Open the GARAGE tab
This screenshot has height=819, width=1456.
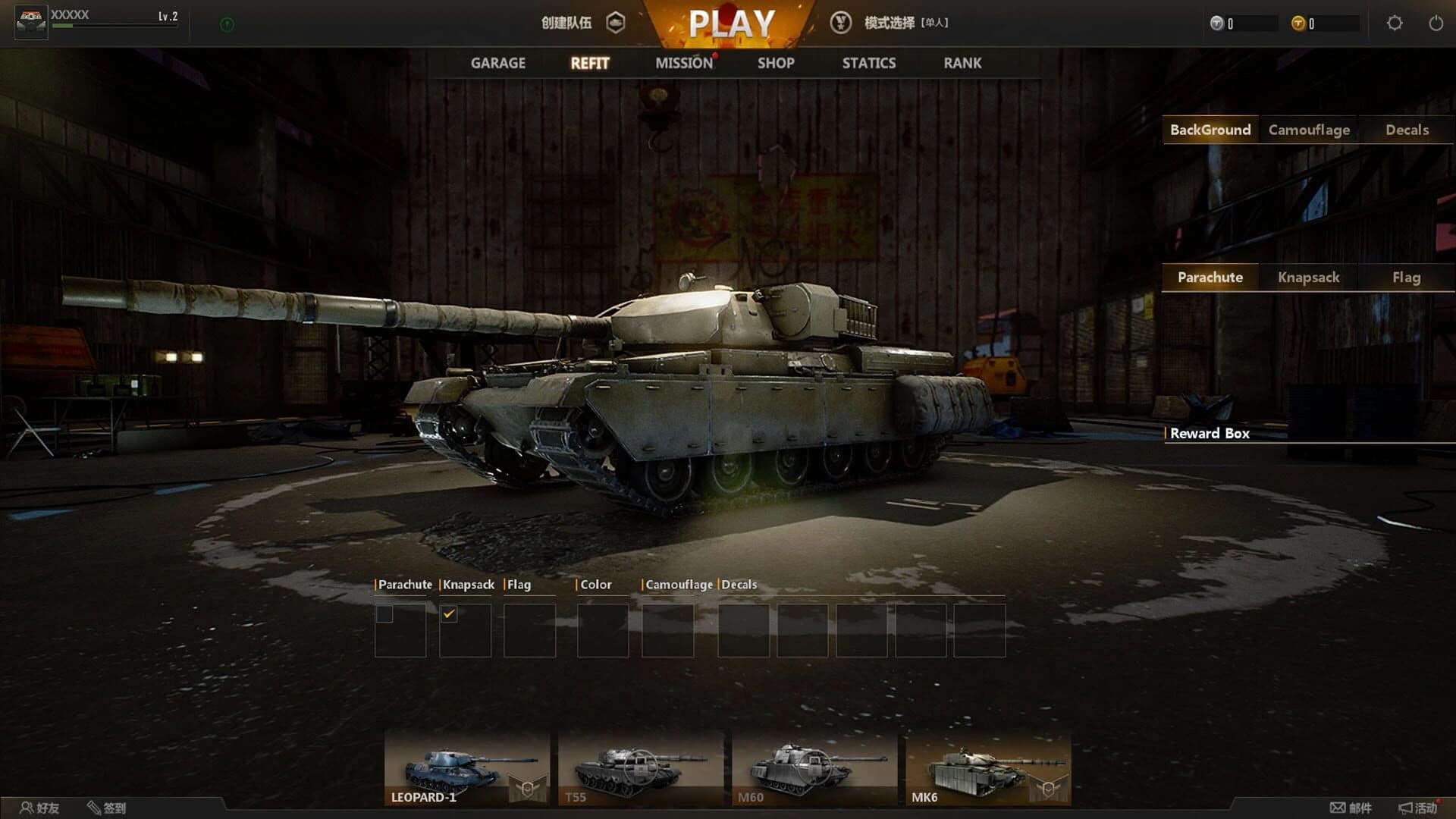coord(497,63)
